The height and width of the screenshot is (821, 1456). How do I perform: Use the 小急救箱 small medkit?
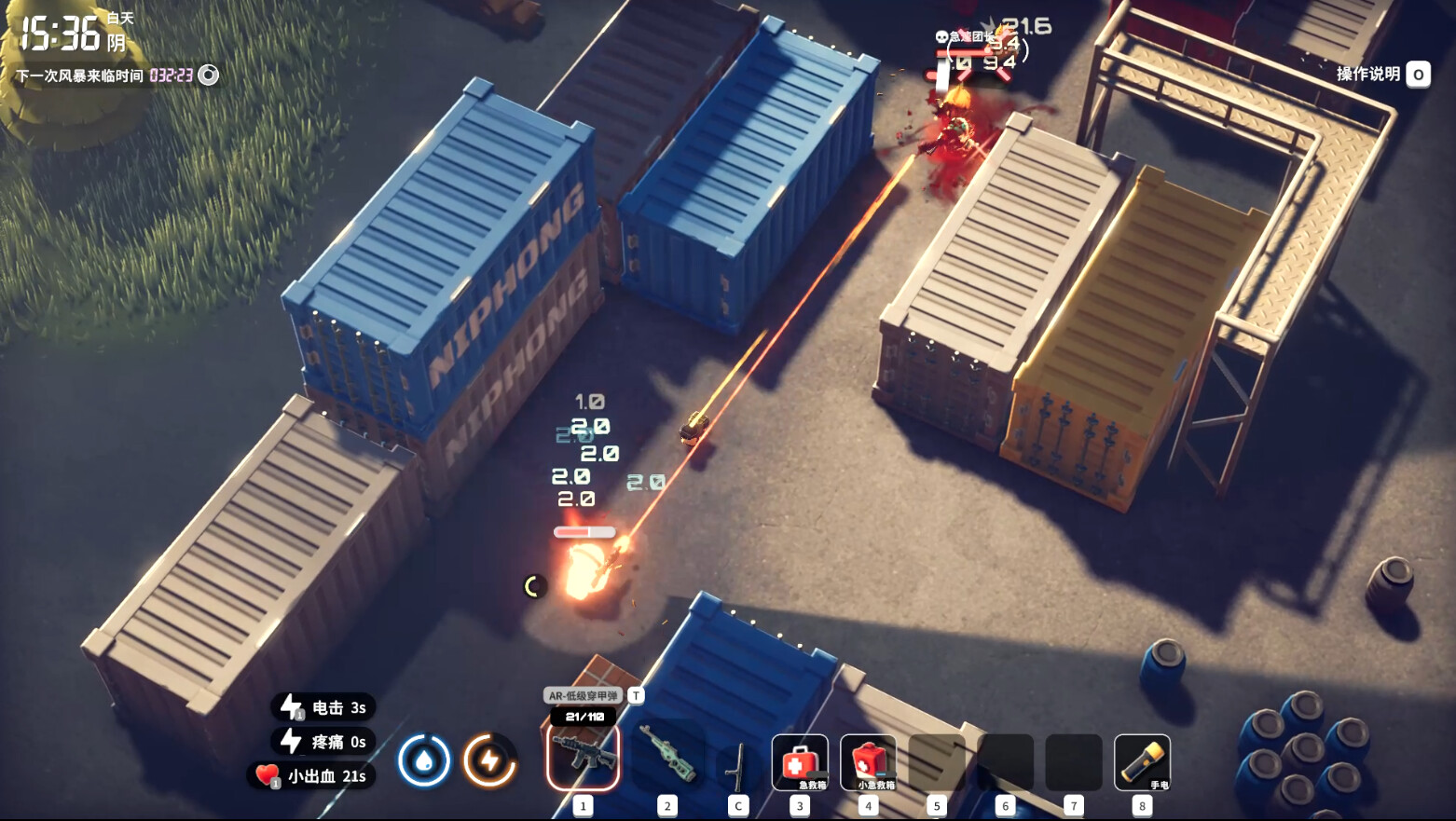[869, 762]
